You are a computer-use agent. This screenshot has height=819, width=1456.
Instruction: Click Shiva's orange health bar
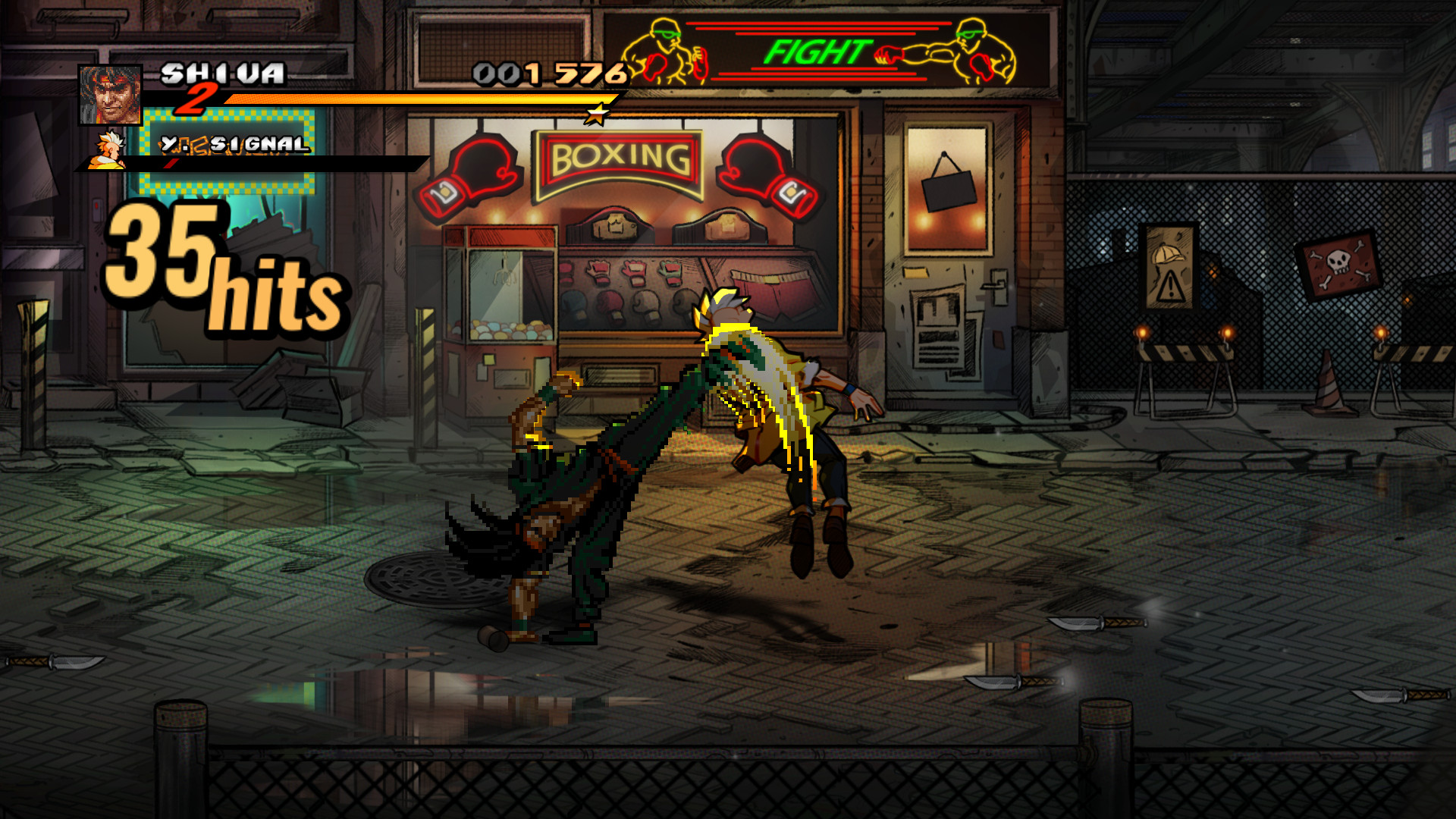coord(417,99)
